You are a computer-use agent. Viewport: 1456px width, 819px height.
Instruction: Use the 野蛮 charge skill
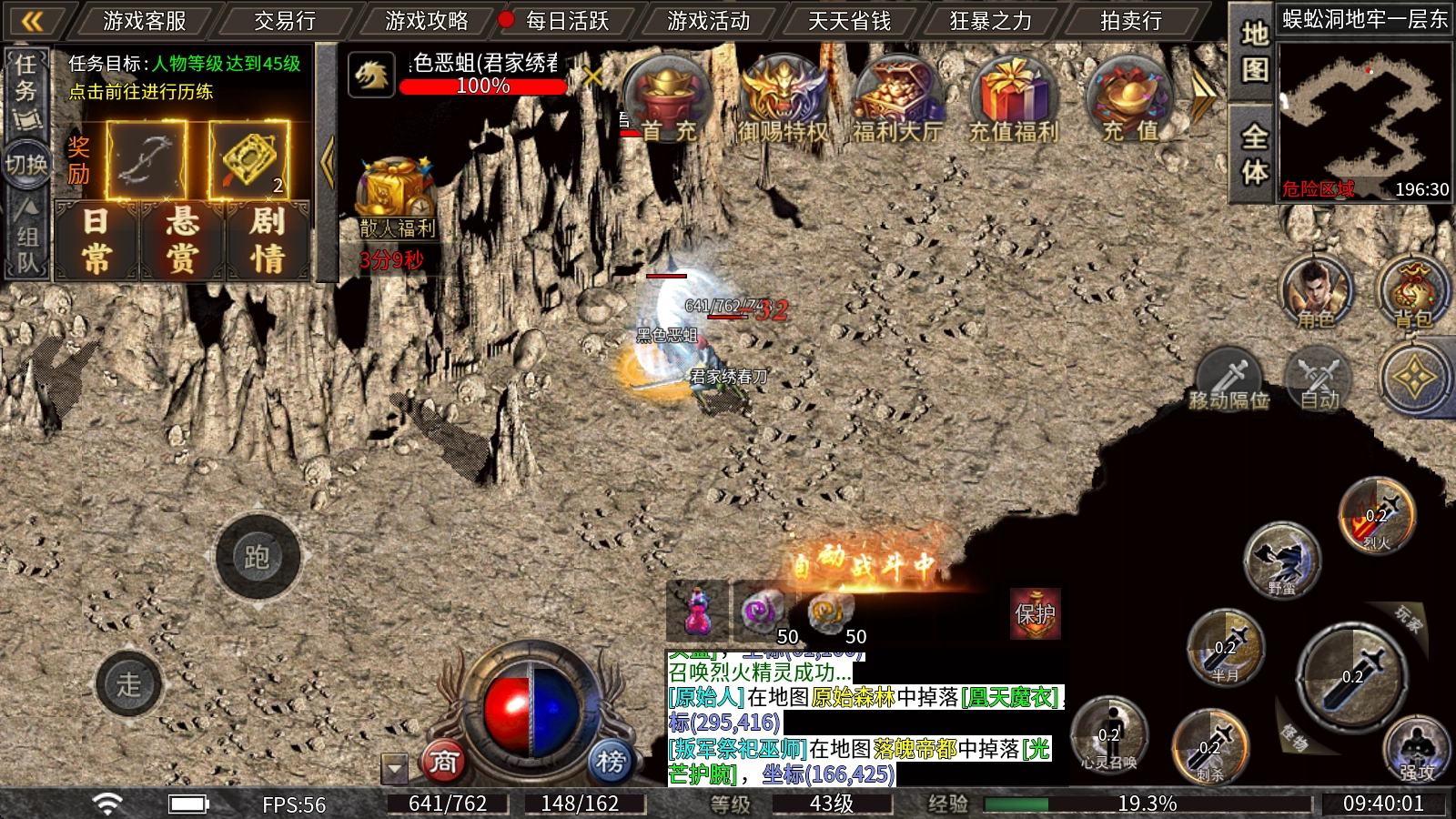point(1282,559)
